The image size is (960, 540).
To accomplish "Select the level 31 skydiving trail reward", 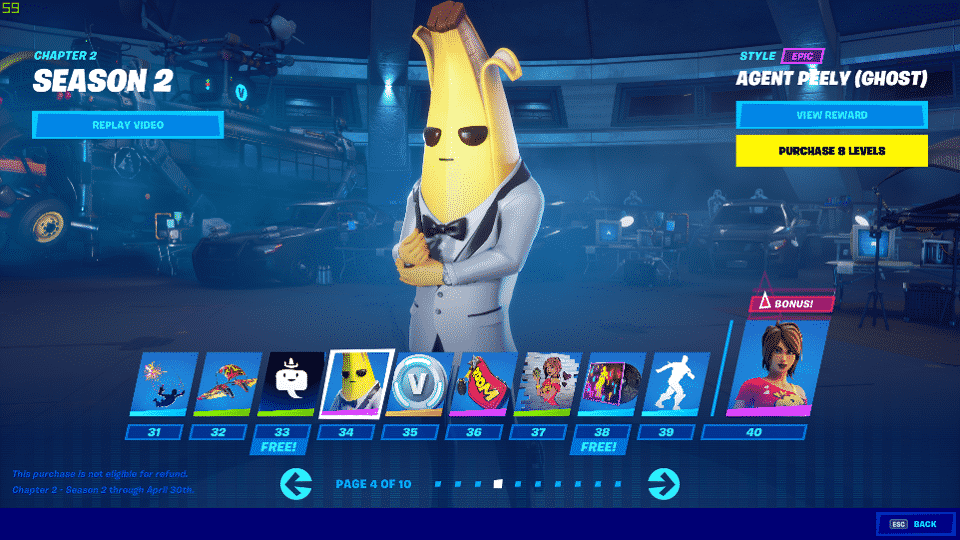I will 162,384.
